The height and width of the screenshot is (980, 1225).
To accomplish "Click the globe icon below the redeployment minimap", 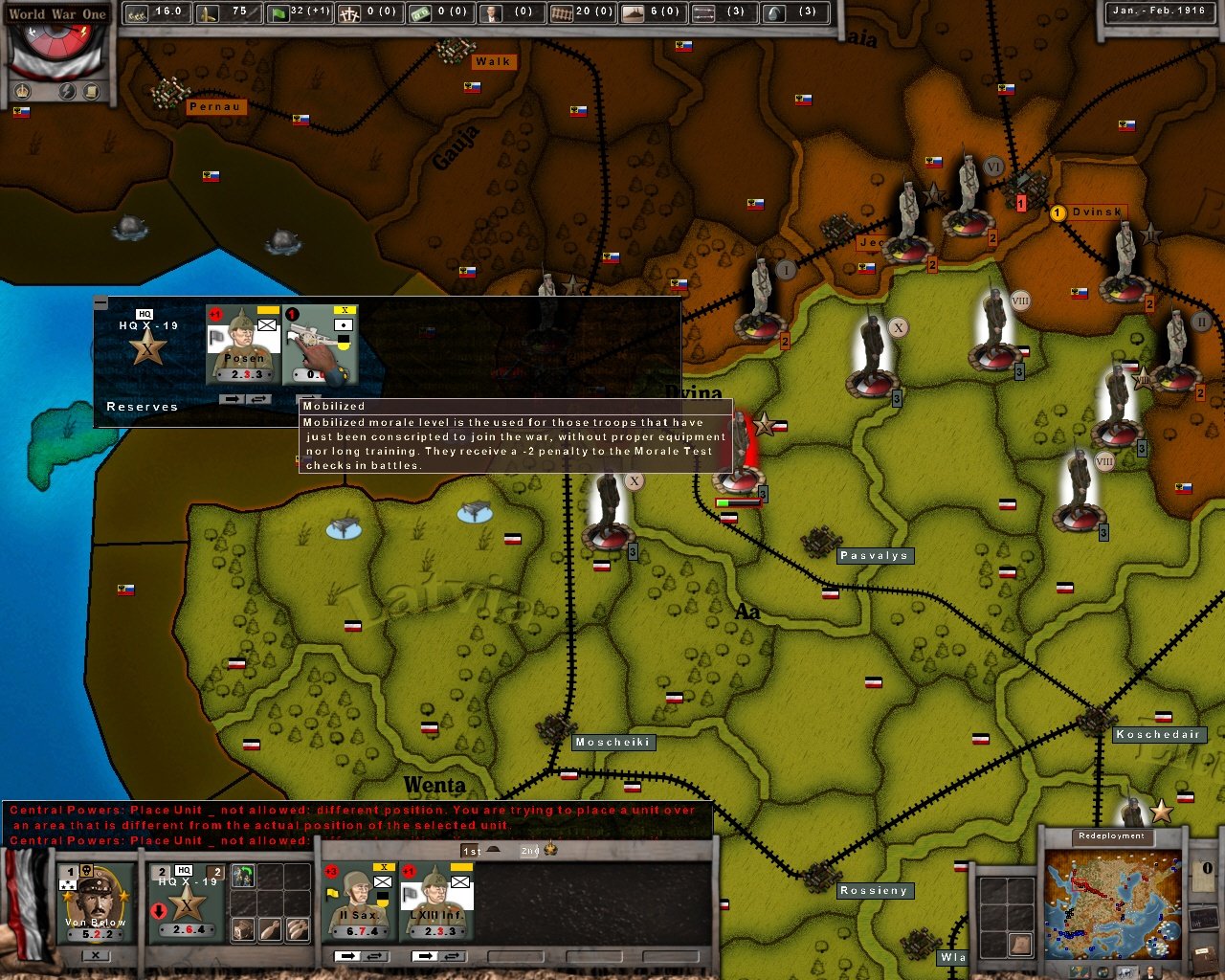I will [x=1103, y=969].
